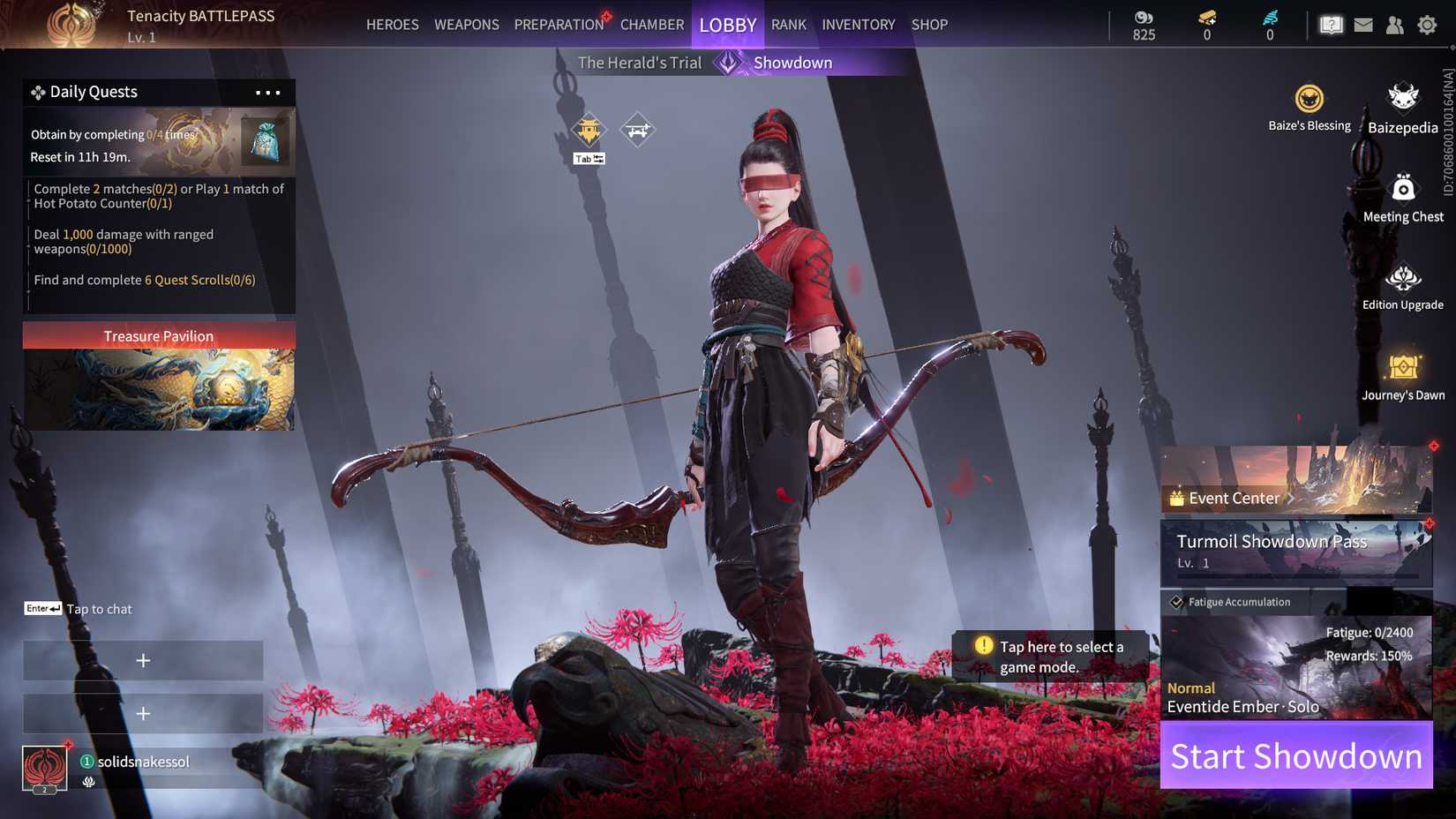This screenshot has height=819, width=1456.
Task: Select the weapon rack diamond icon
Action: [x=637, y=127]
